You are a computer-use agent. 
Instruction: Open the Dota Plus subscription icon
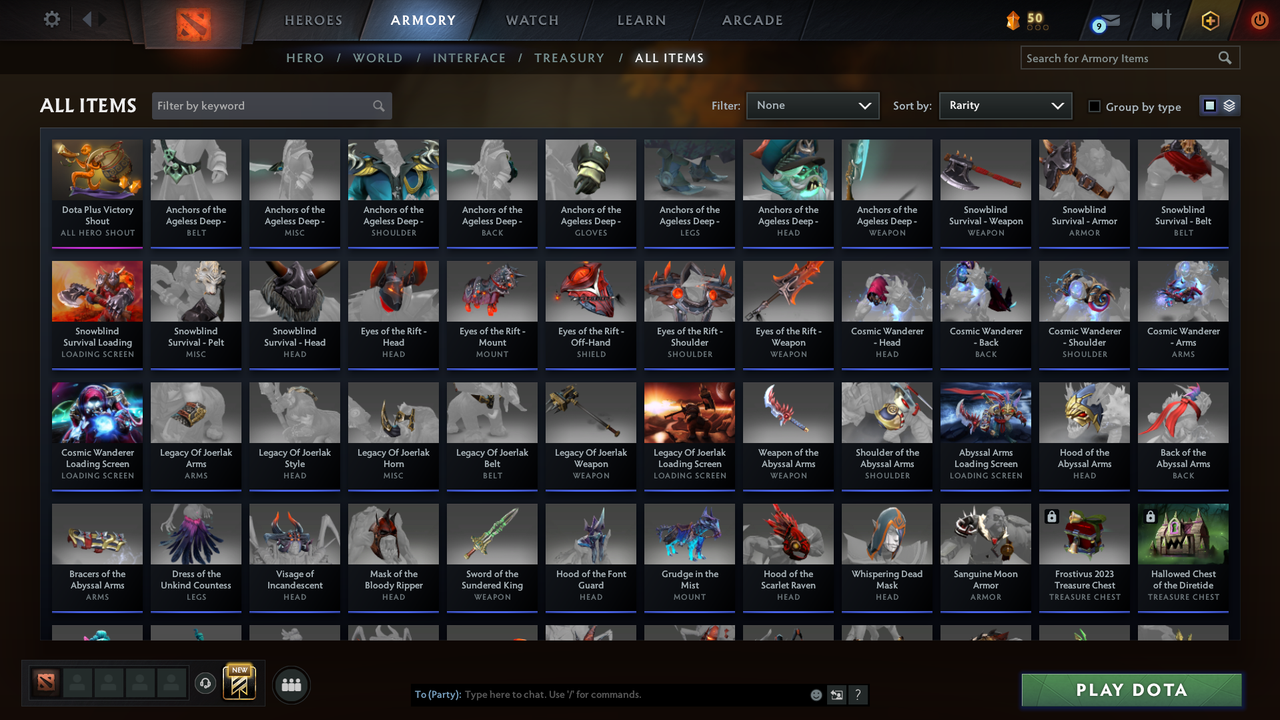click(1209, 20)
